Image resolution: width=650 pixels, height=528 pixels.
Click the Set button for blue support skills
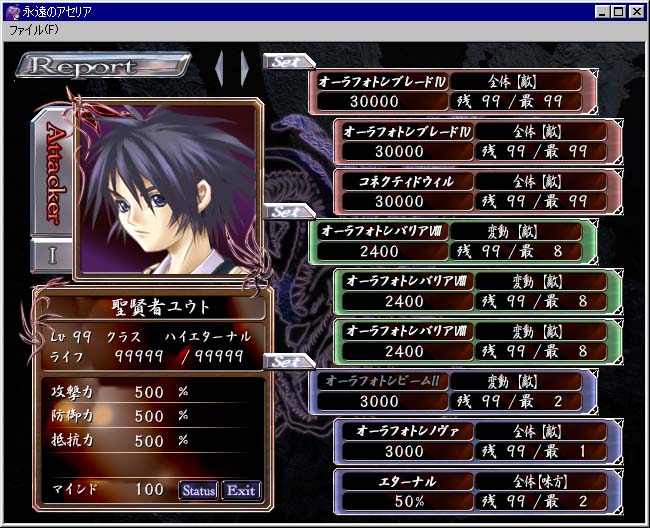tap(286, 361)
